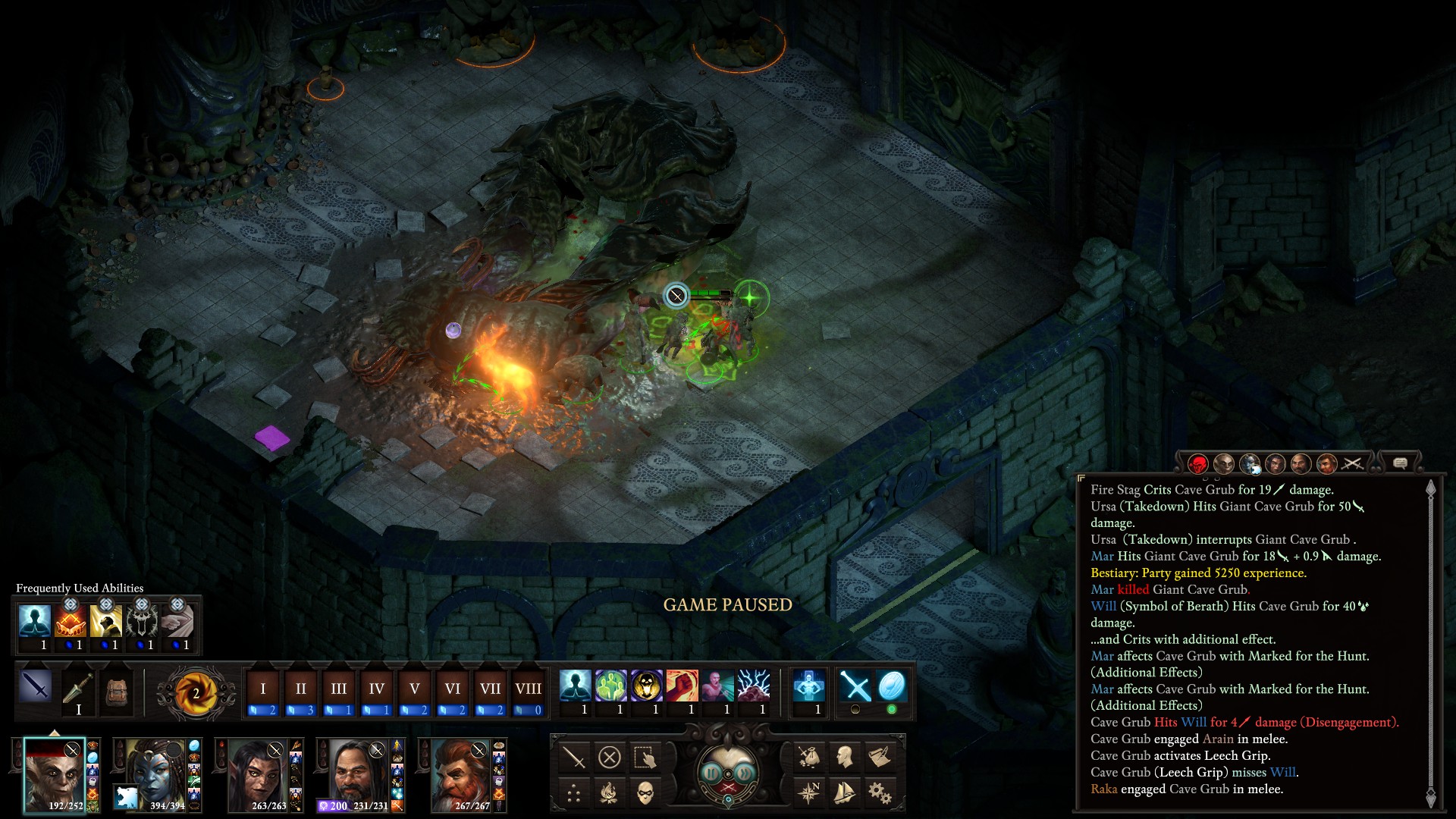Activate the glowing blue shield modal ability
1456x819 pixels.
[891, 686]
